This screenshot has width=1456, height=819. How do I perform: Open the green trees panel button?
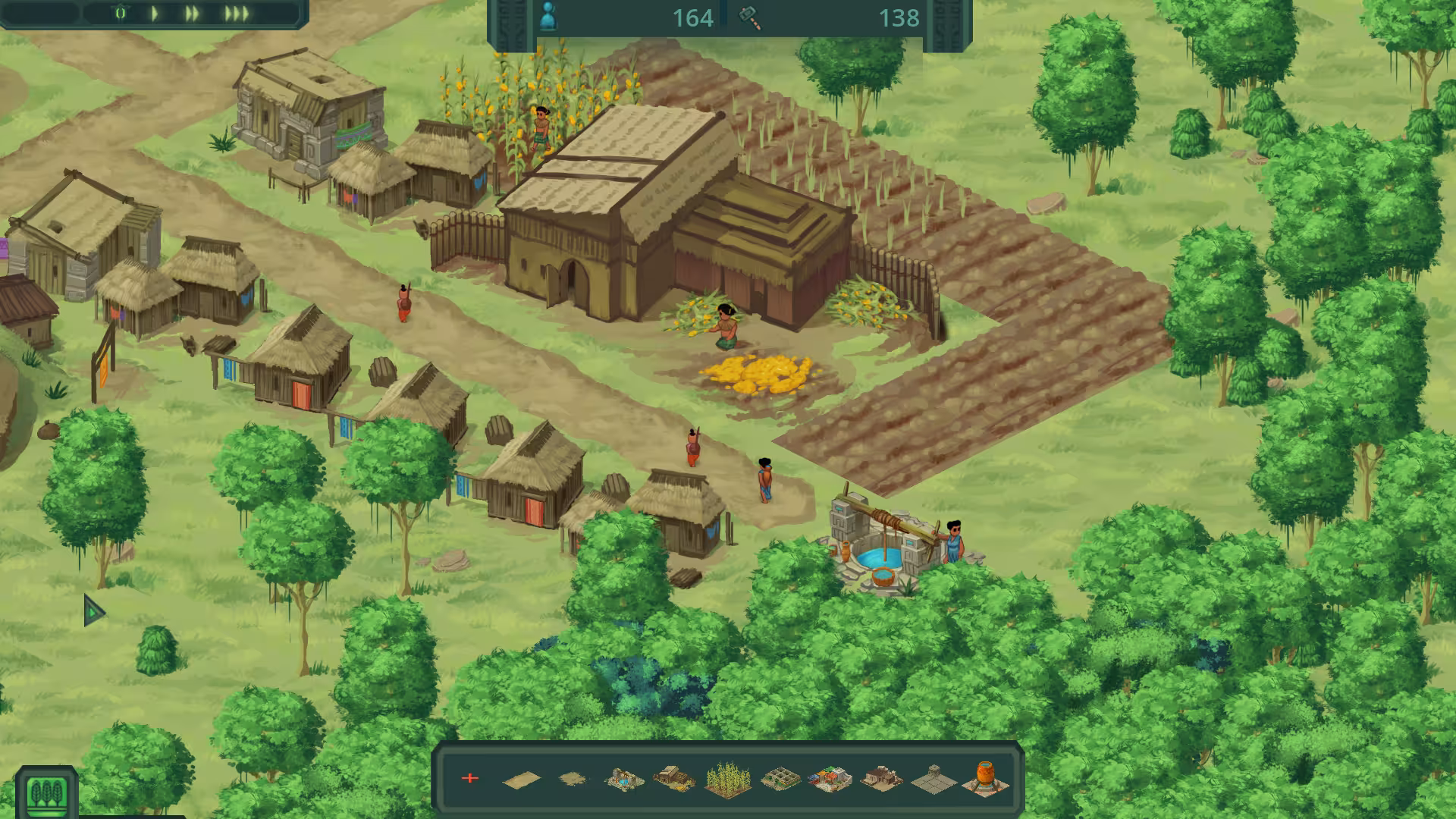[47, 792]
